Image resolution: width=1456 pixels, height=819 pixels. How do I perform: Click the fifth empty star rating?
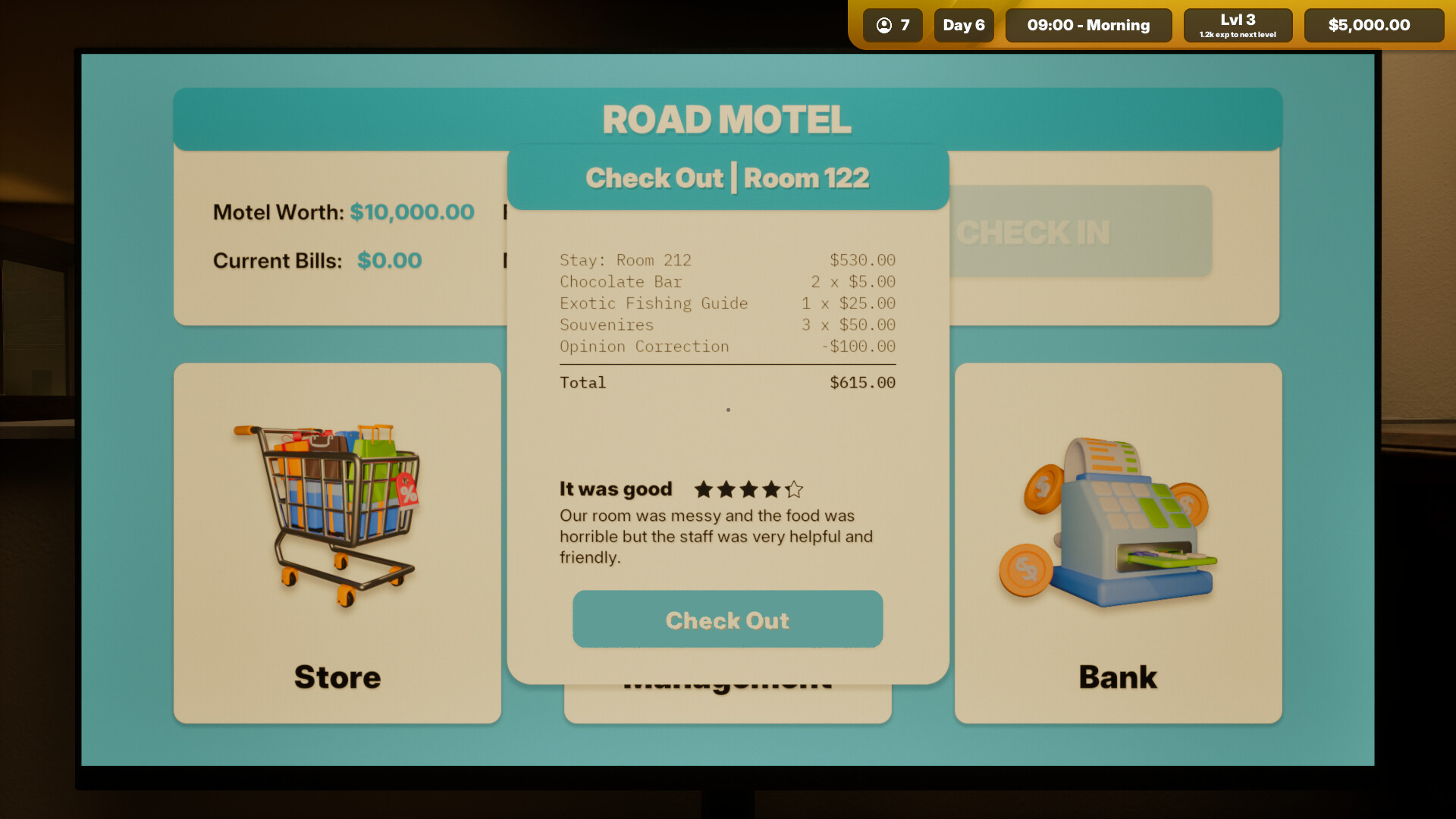[794, 490]
